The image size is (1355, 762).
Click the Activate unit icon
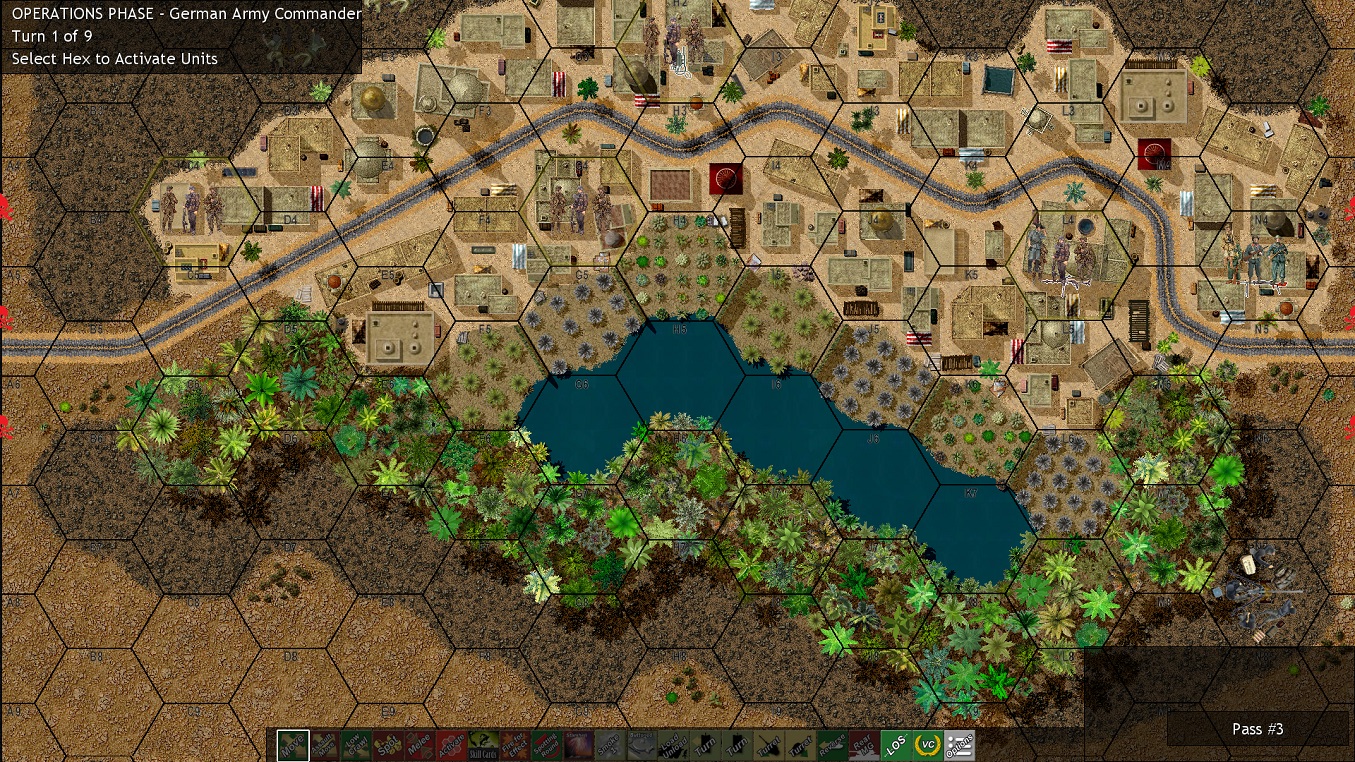pyautogui.click(x=451, y=745)
